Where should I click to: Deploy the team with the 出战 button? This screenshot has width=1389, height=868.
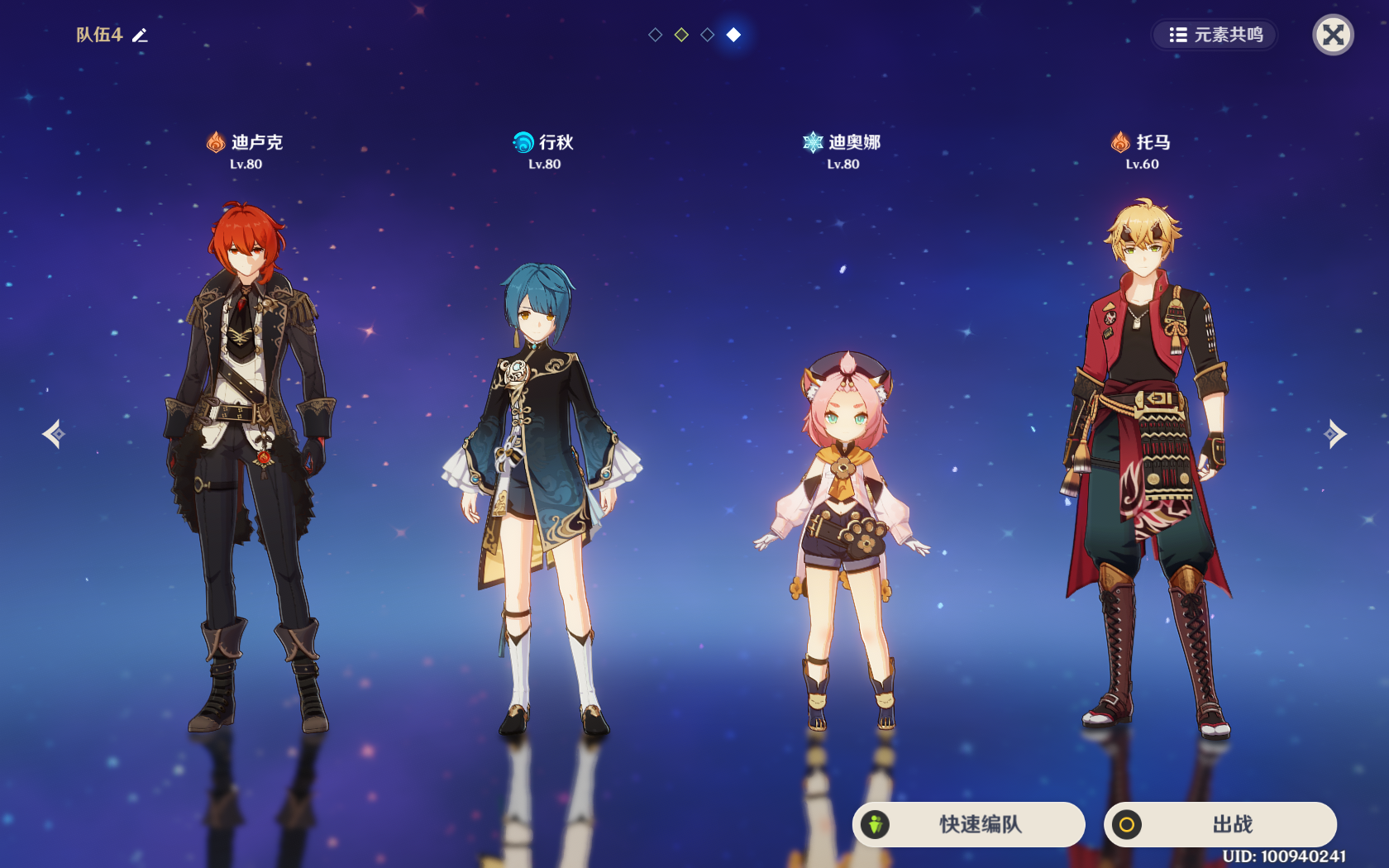[1220, 824]
